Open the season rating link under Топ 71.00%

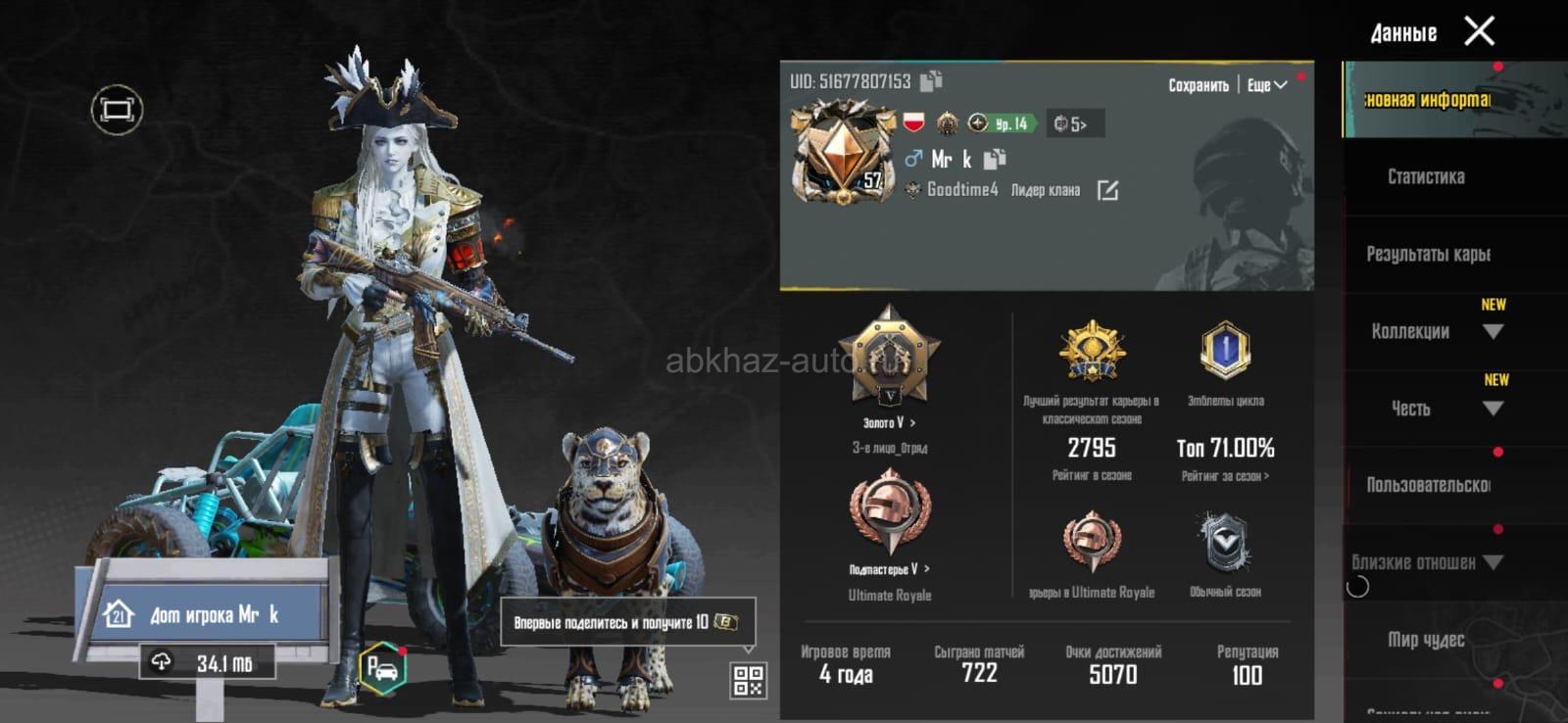click(x=1225, y=476)
